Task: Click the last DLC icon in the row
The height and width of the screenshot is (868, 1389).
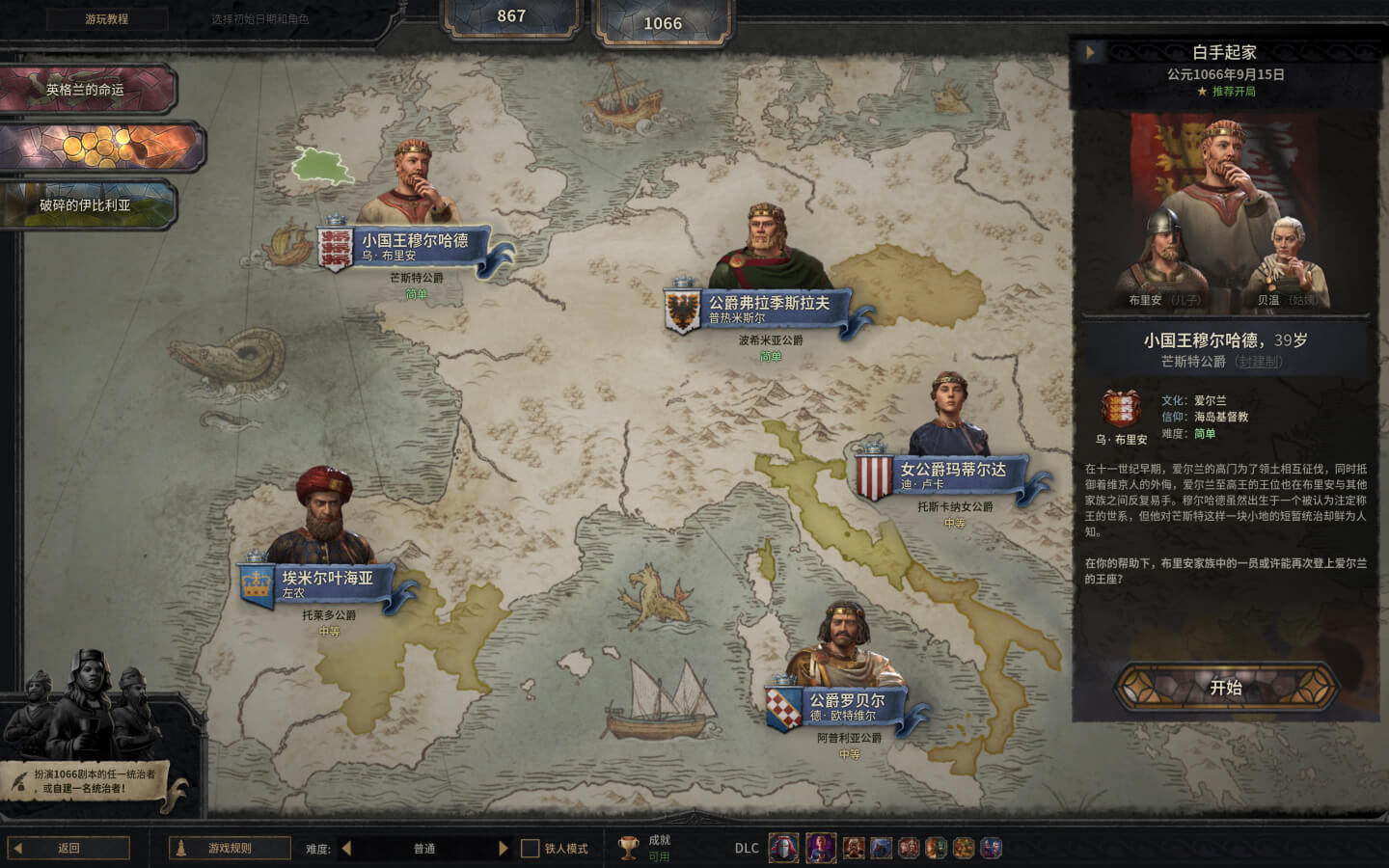Action: (989, 849)
